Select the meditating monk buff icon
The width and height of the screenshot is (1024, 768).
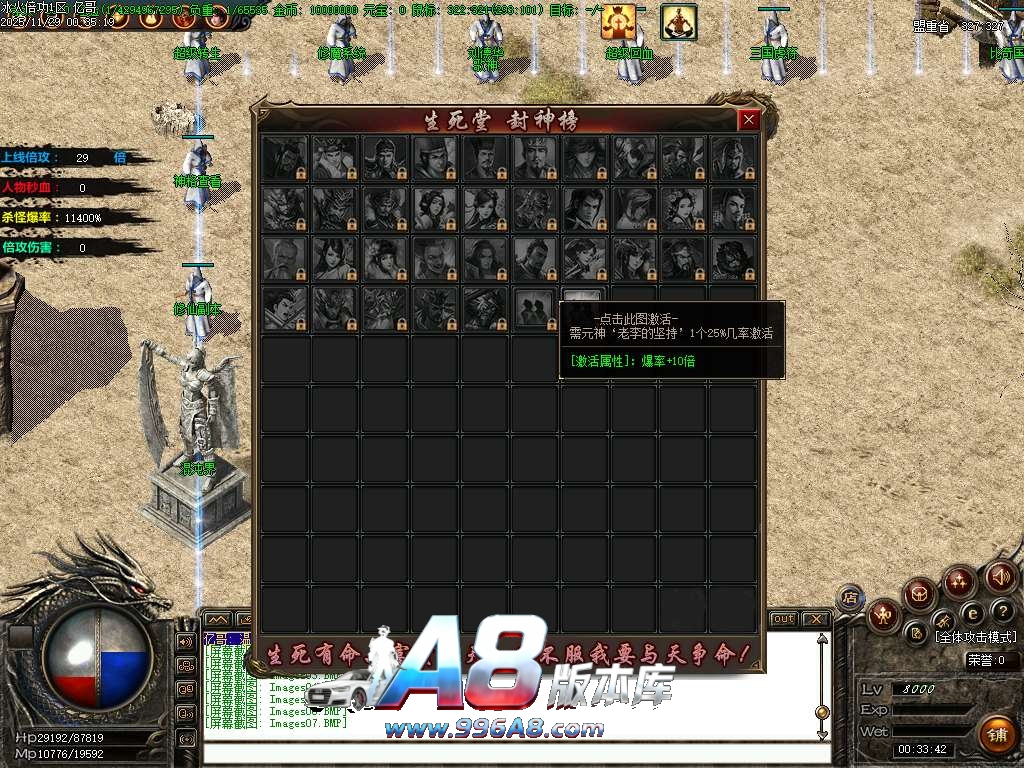click(679, 22)
